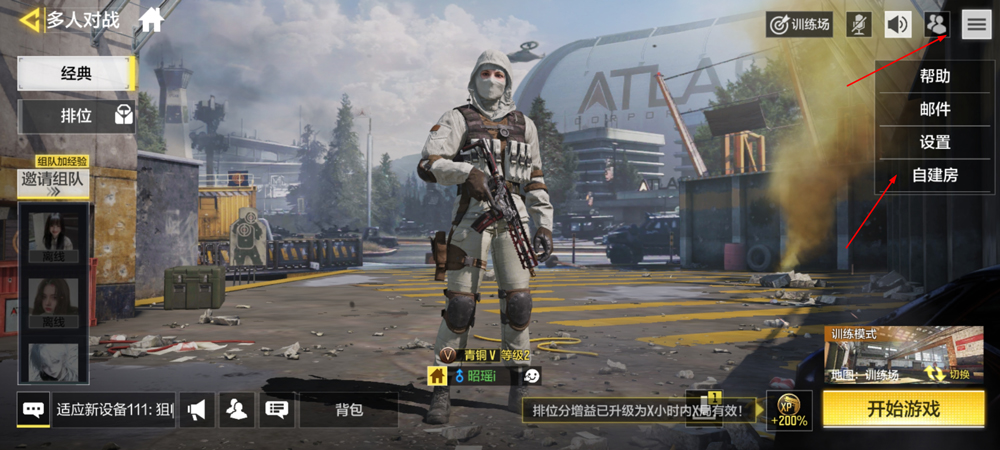This screenshot has width=1000, height=450.
Task: Select 自建房 custom room option
Action: point(934,175)
